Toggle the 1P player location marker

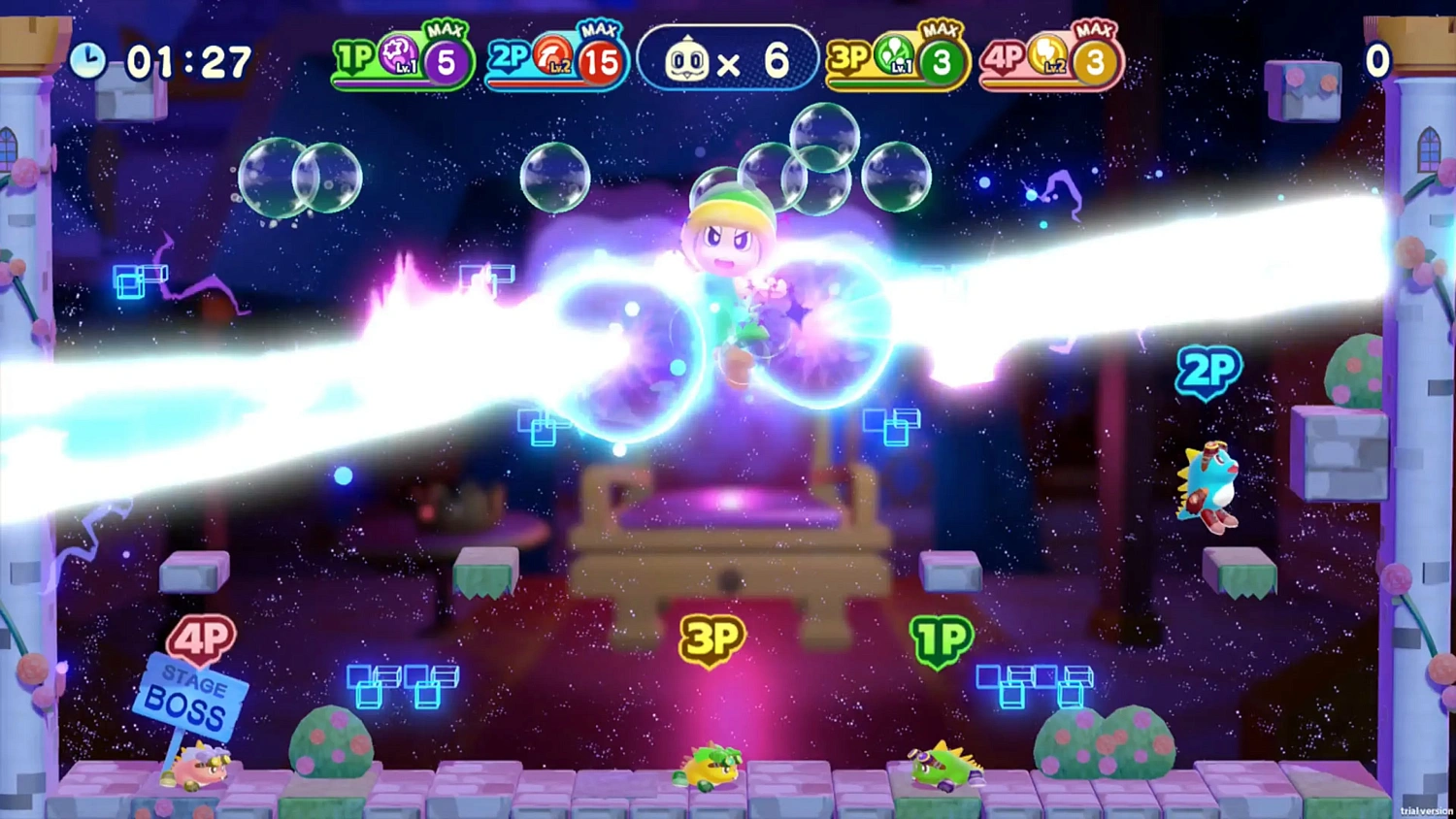click(x=939, y=638)
